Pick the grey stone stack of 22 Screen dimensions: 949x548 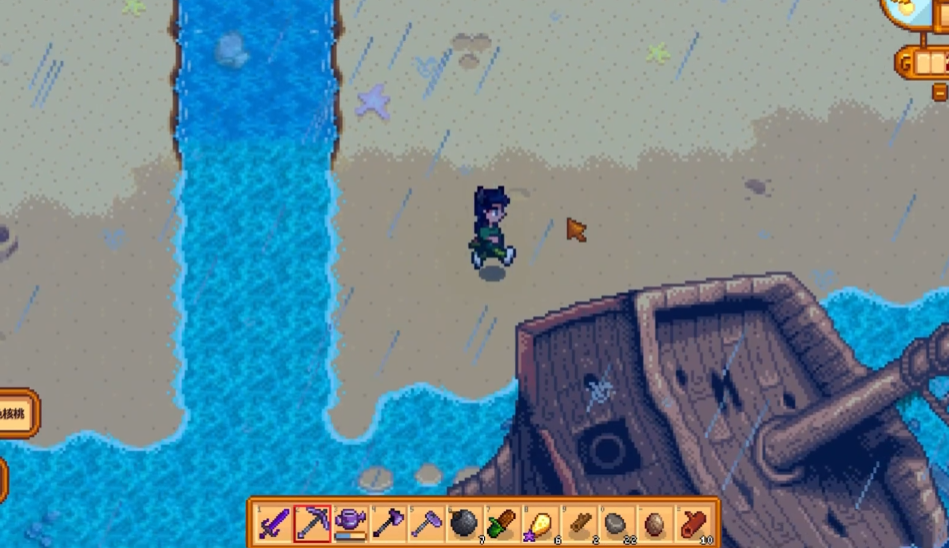(616, 522)
